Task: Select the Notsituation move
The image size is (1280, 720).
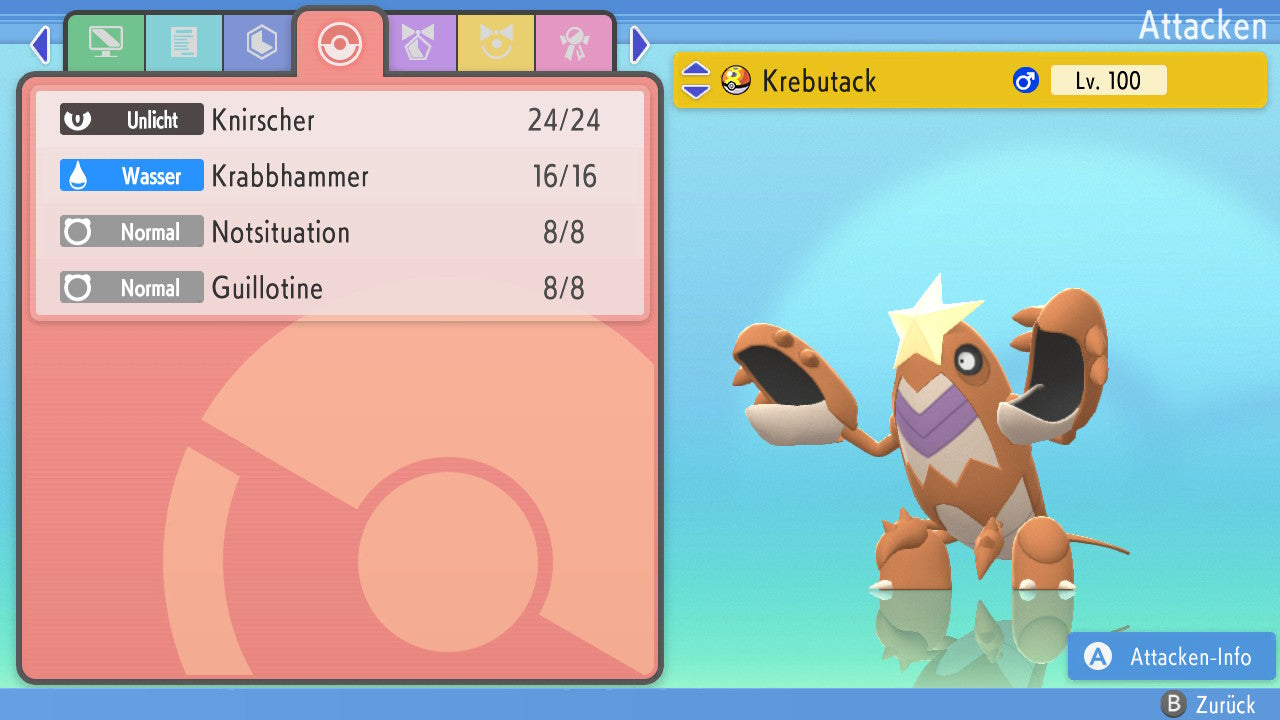Action: coord(340,233)
